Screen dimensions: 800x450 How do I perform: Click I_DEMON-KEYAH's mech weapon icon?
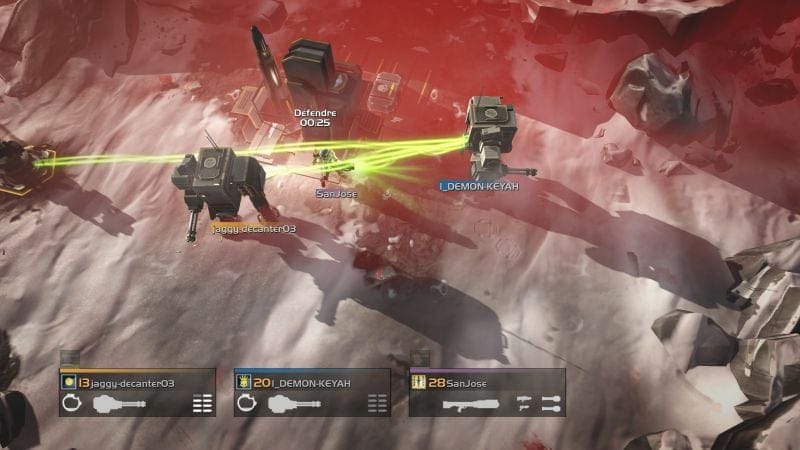tap(293, 404)
